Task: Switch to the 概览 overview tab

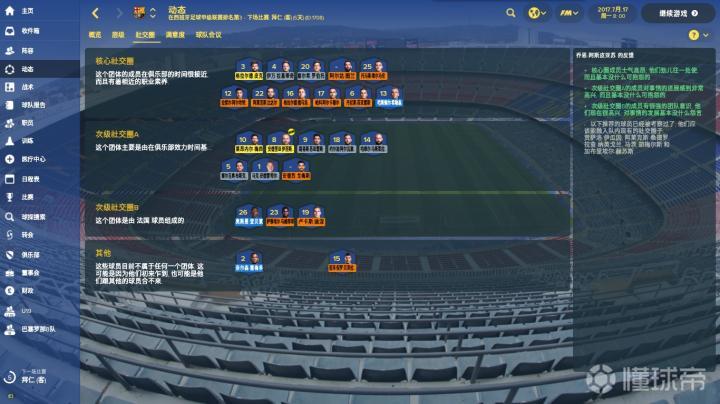Action: (x=95, y=34)
